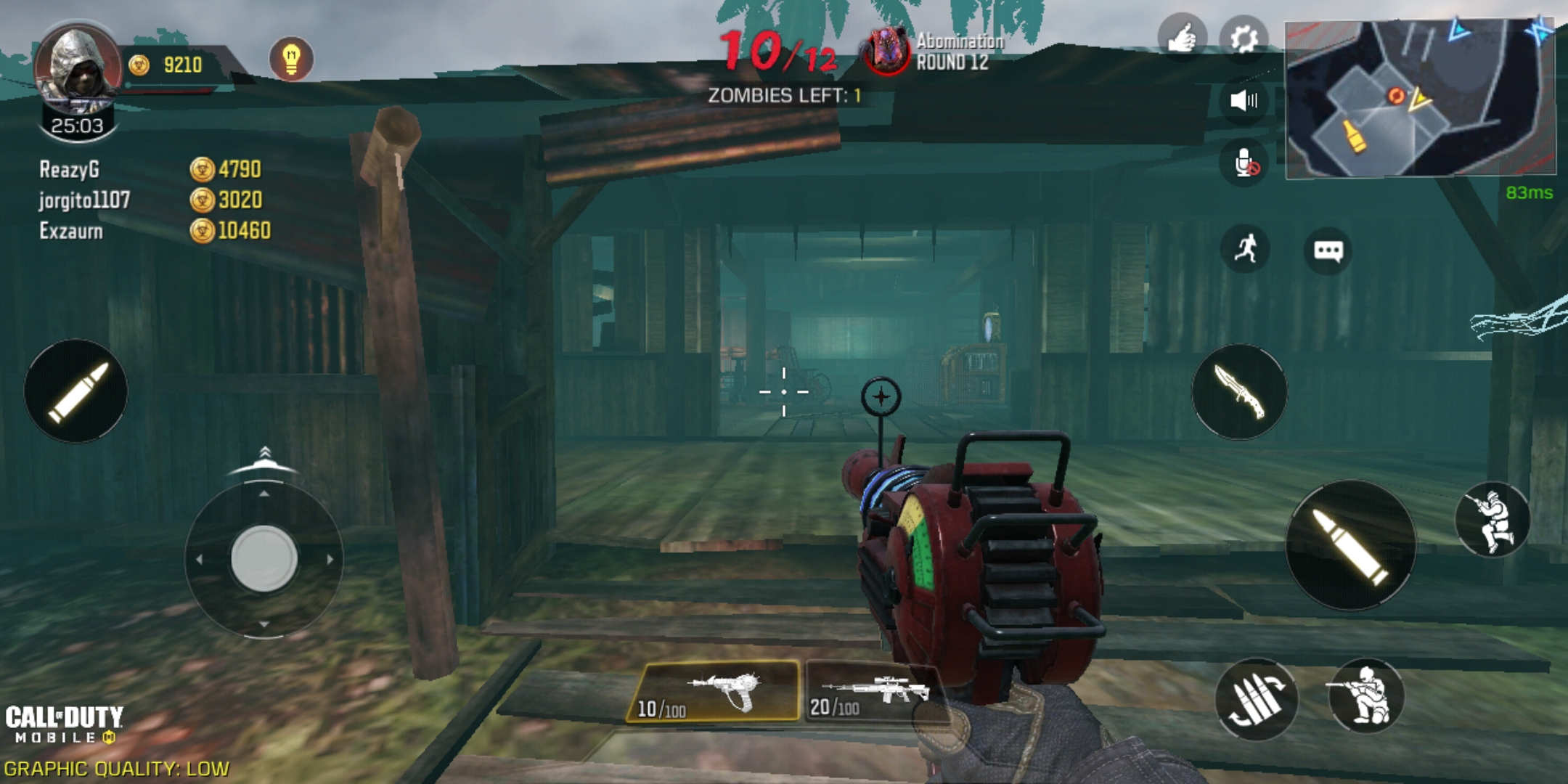Open the minimap
The height and width of the screenshot is (784, 1568).
[1419, 99]
